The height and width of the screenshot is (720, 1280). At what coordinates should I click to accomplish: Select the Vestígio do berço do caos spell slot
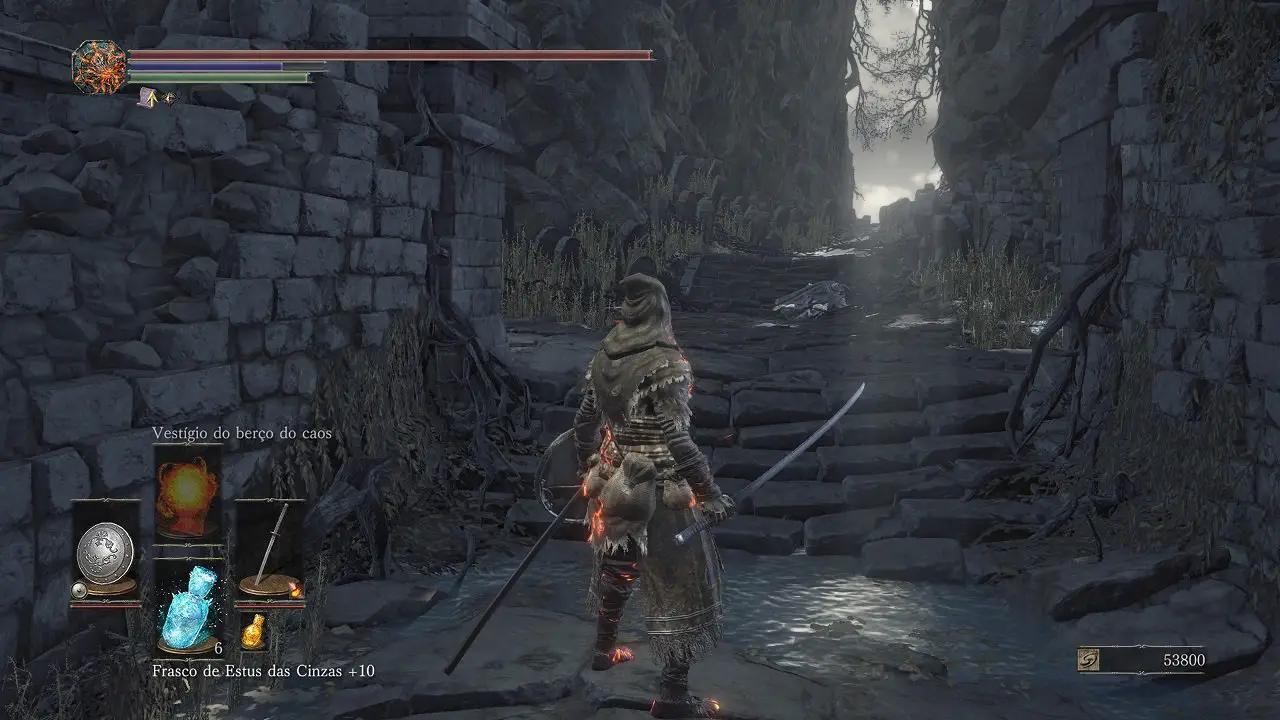click(x=188, y=492)
